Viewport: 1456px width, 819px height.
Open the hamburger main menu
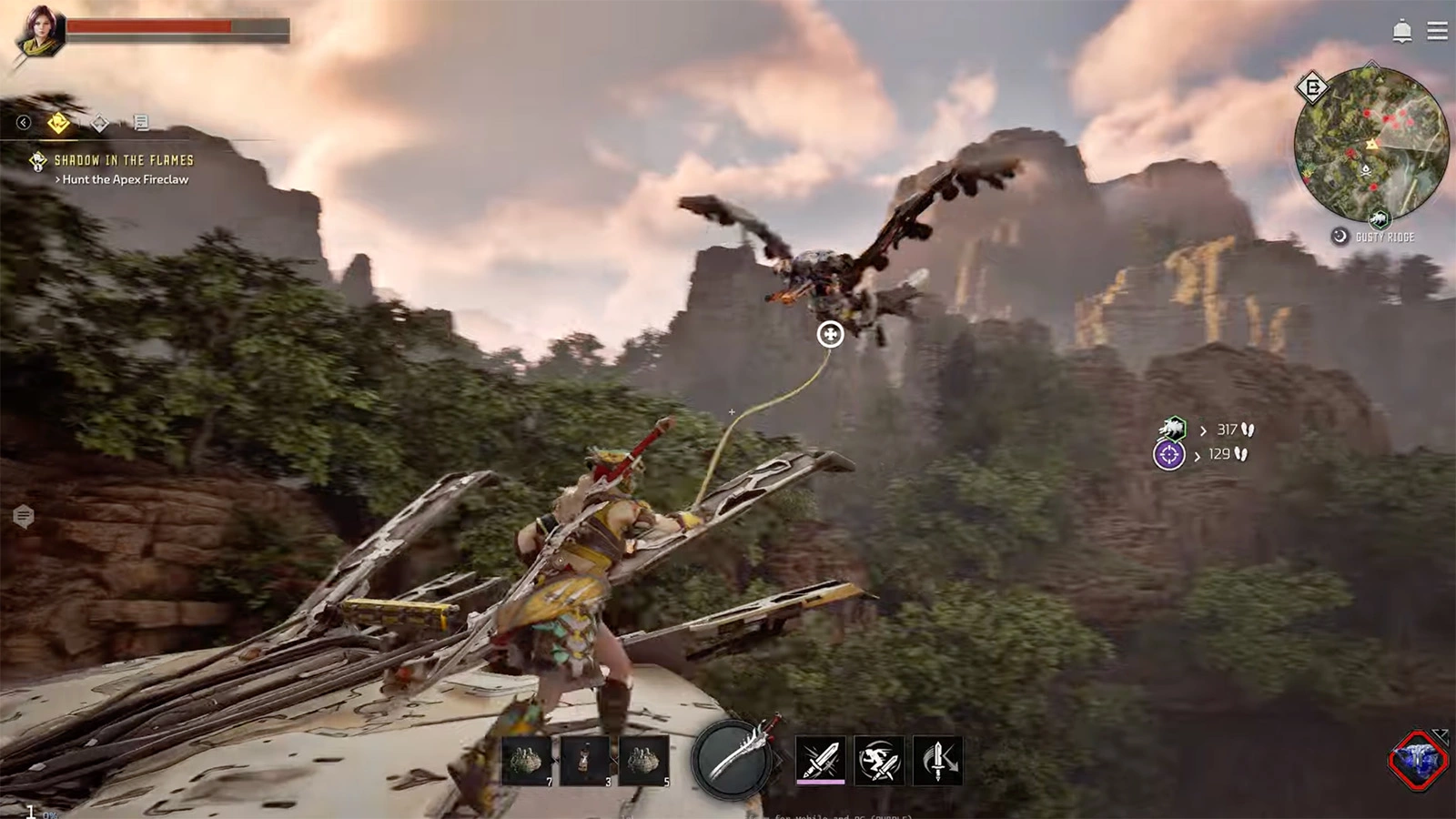pyautogui.click(x=1437, y=31)
